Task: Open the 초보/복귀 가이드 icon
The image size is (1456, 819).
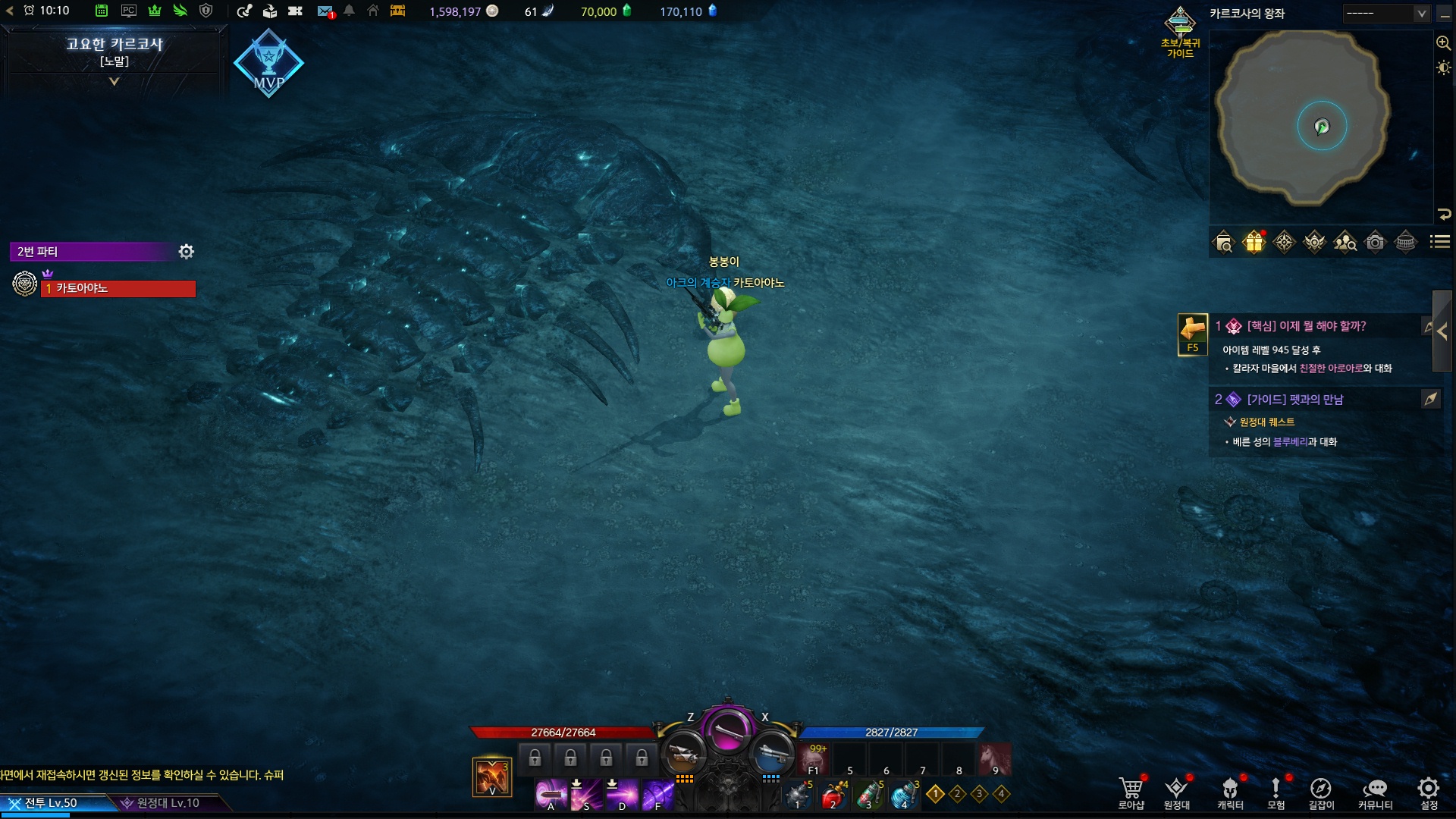Action: click(1180, 32)
